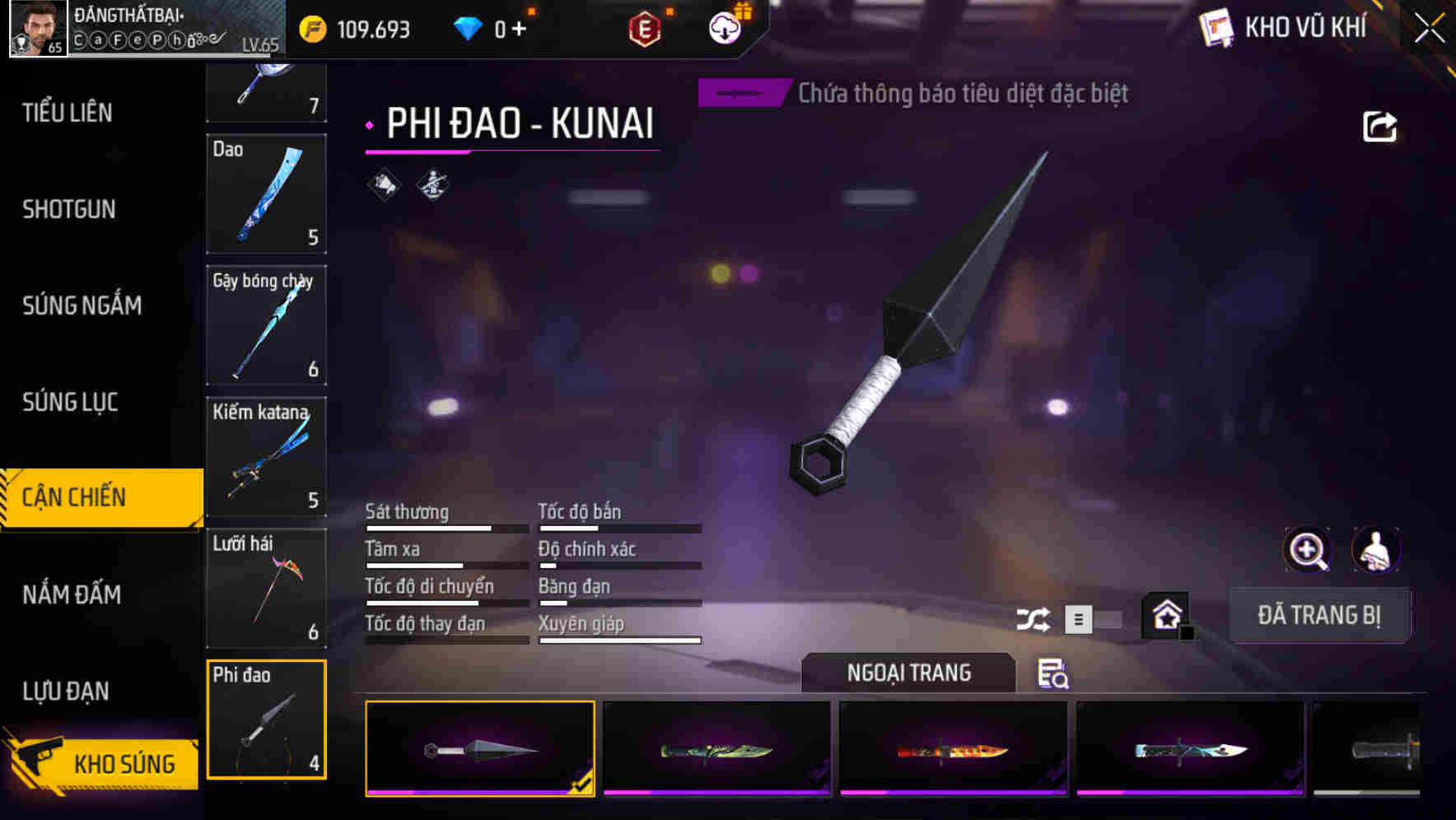1456x820 pixels.
Task: Open the share icon near Kho Vũ Khí
Action: point(1379,125)
